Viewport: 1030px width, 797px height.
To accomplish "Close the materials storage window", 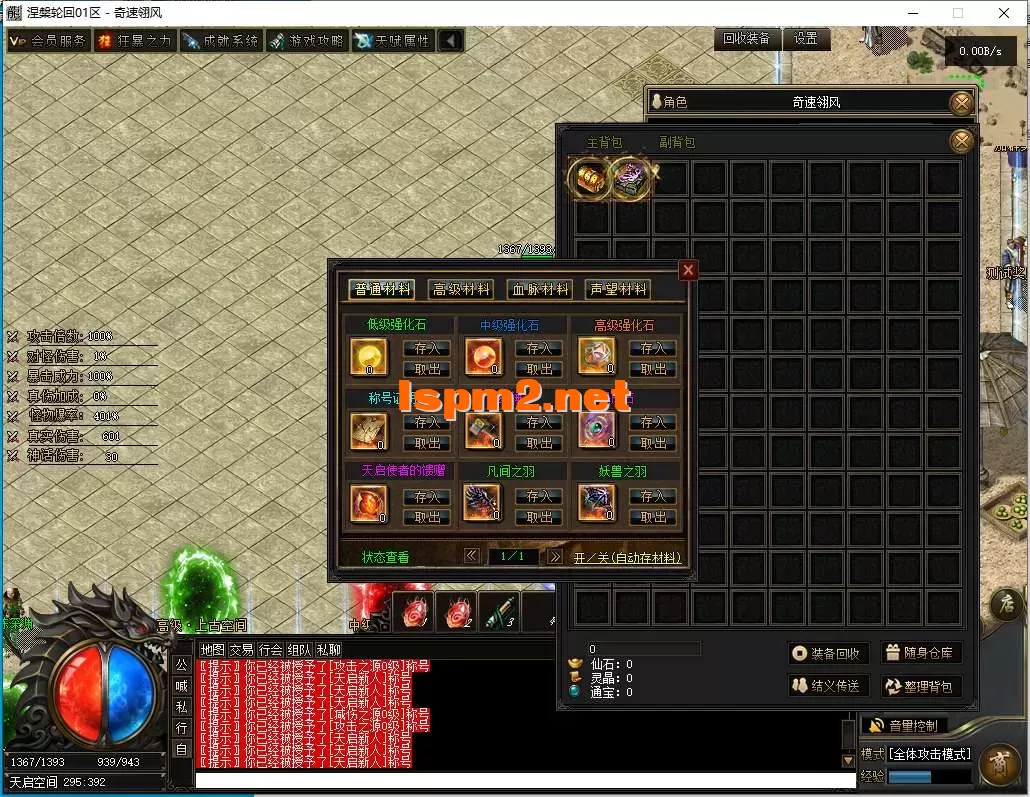I will pyautogui.click(x=688, y=270).
